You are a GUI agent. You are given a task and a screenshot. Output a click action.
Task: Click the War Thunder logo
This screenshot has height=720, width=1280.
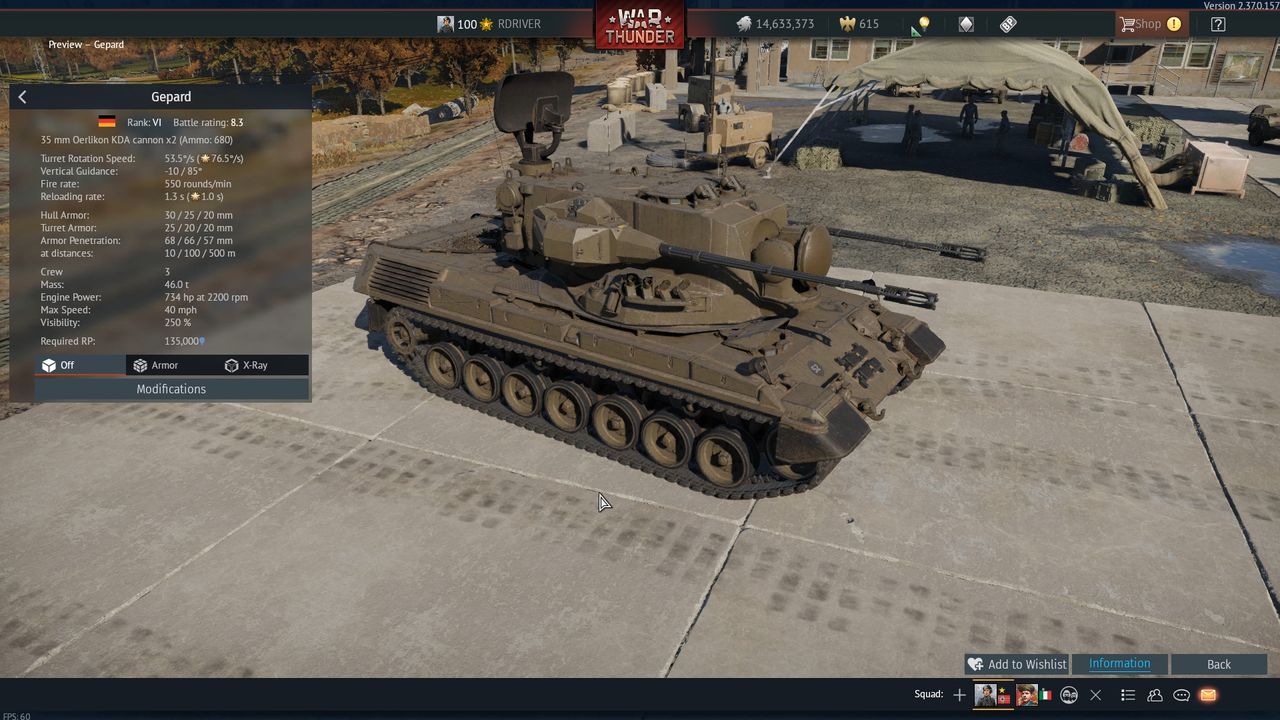[640, 26]
